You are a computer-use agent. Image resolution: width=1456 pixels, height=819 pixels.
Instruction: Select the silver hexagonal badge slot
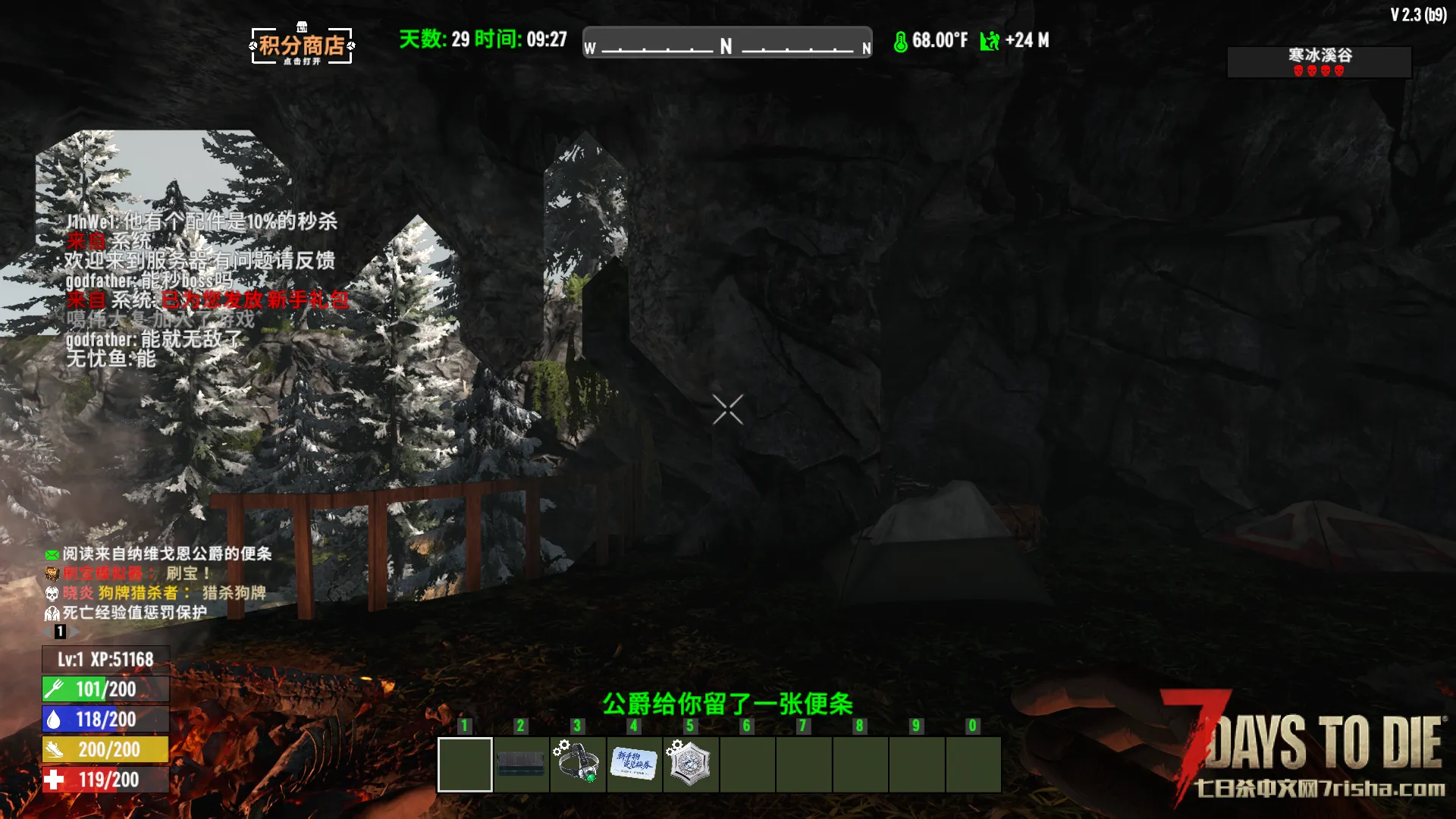690,764
